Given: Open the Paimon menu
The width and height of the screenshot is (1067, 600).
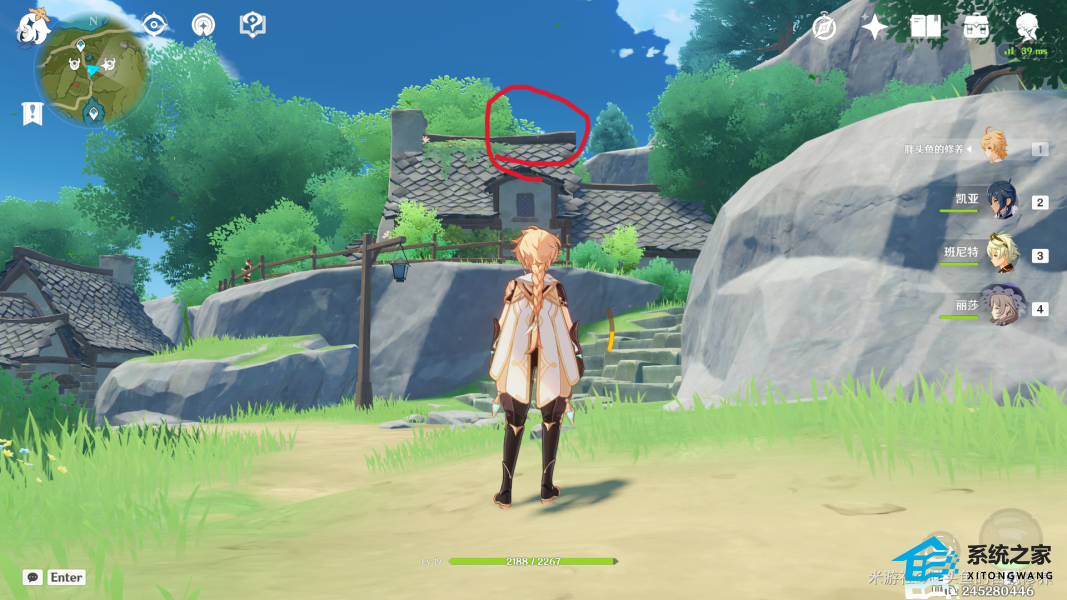Looking at the screenshot, I should (x=33, y=27).
